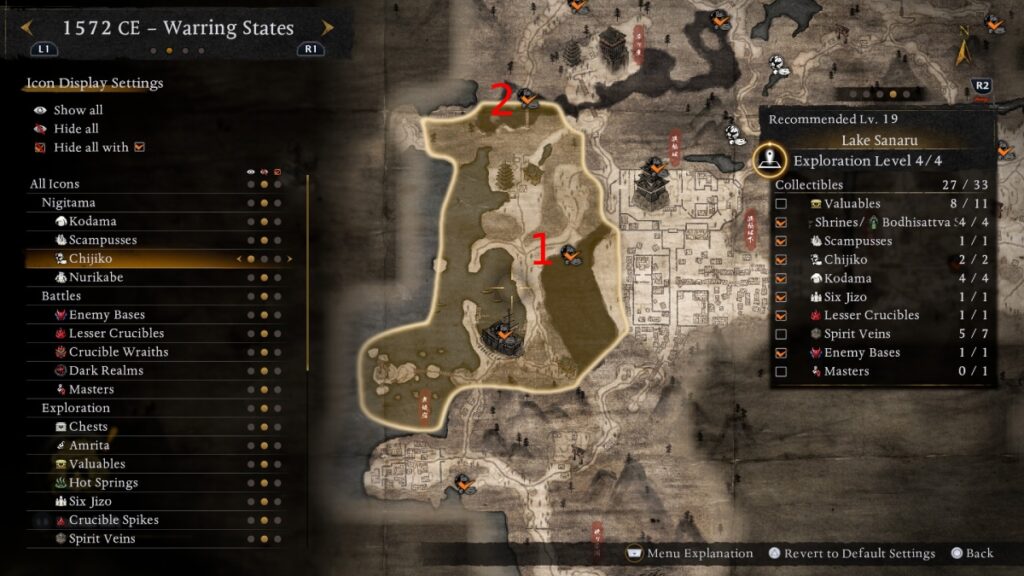Select the Six Jizo filter row
The width and height of the screenshot is (1024, 576).
click(90, 501)
